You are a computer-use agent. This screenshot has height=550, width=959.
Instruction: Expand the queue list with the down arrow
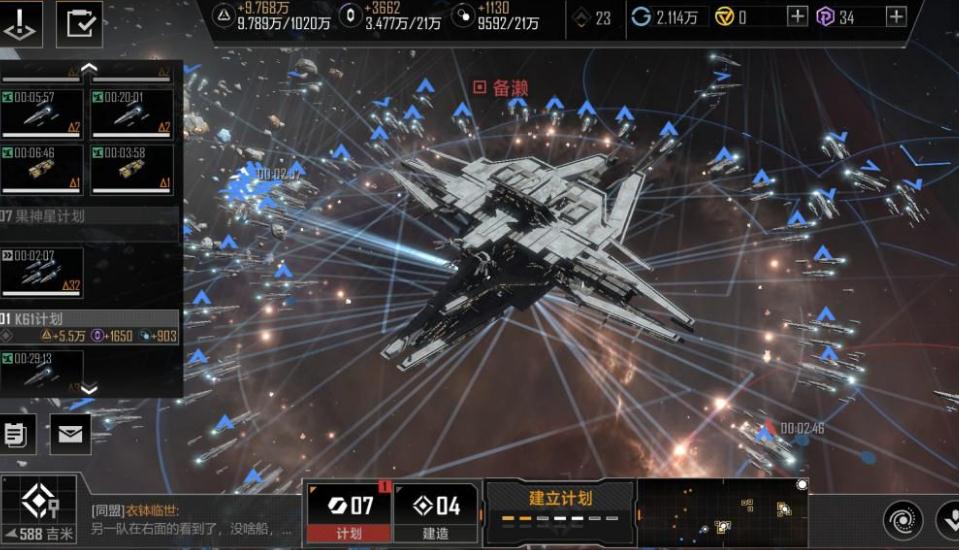89,390
